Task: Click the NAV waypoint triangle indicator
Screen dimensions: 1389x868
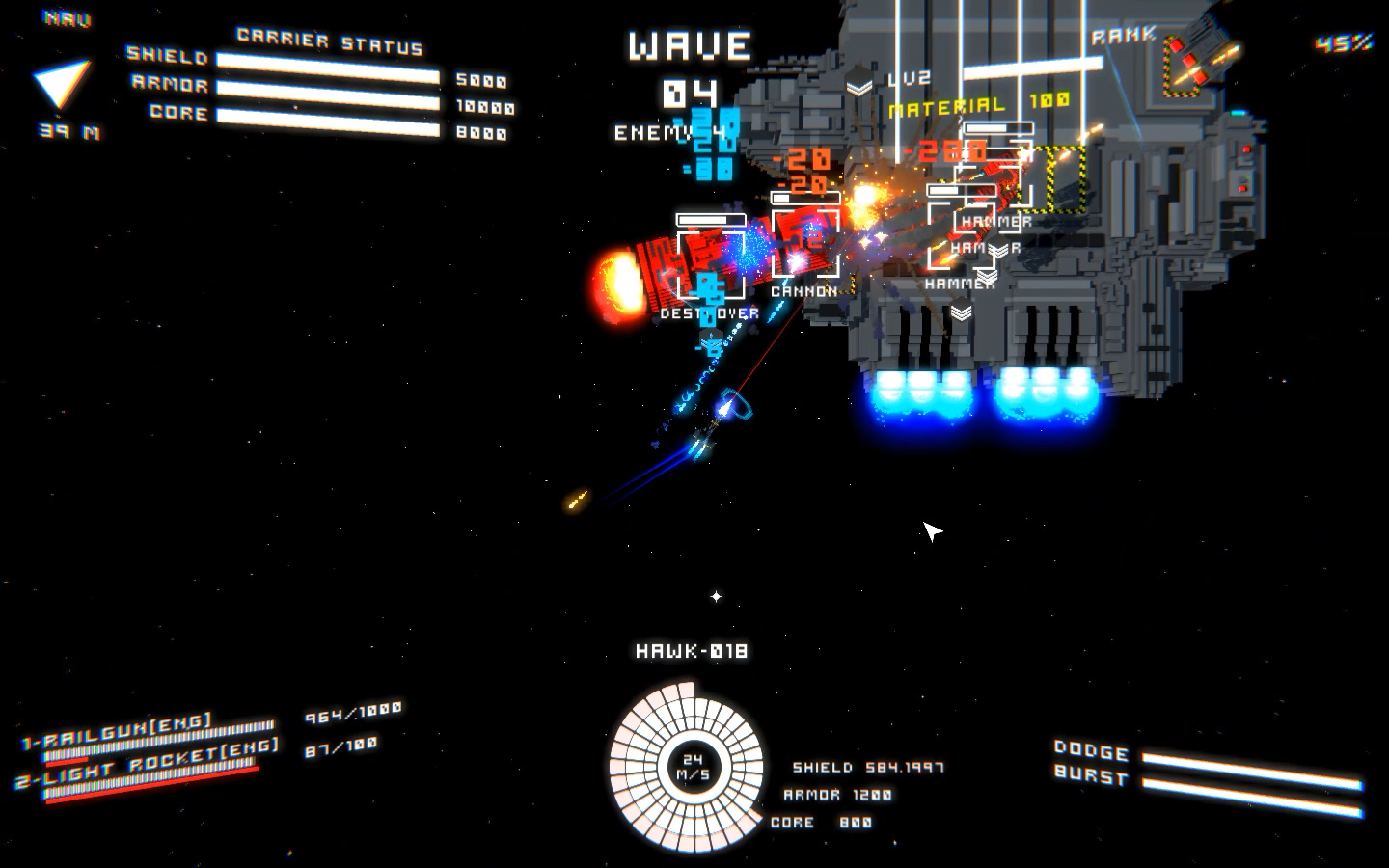Action: 60,79
